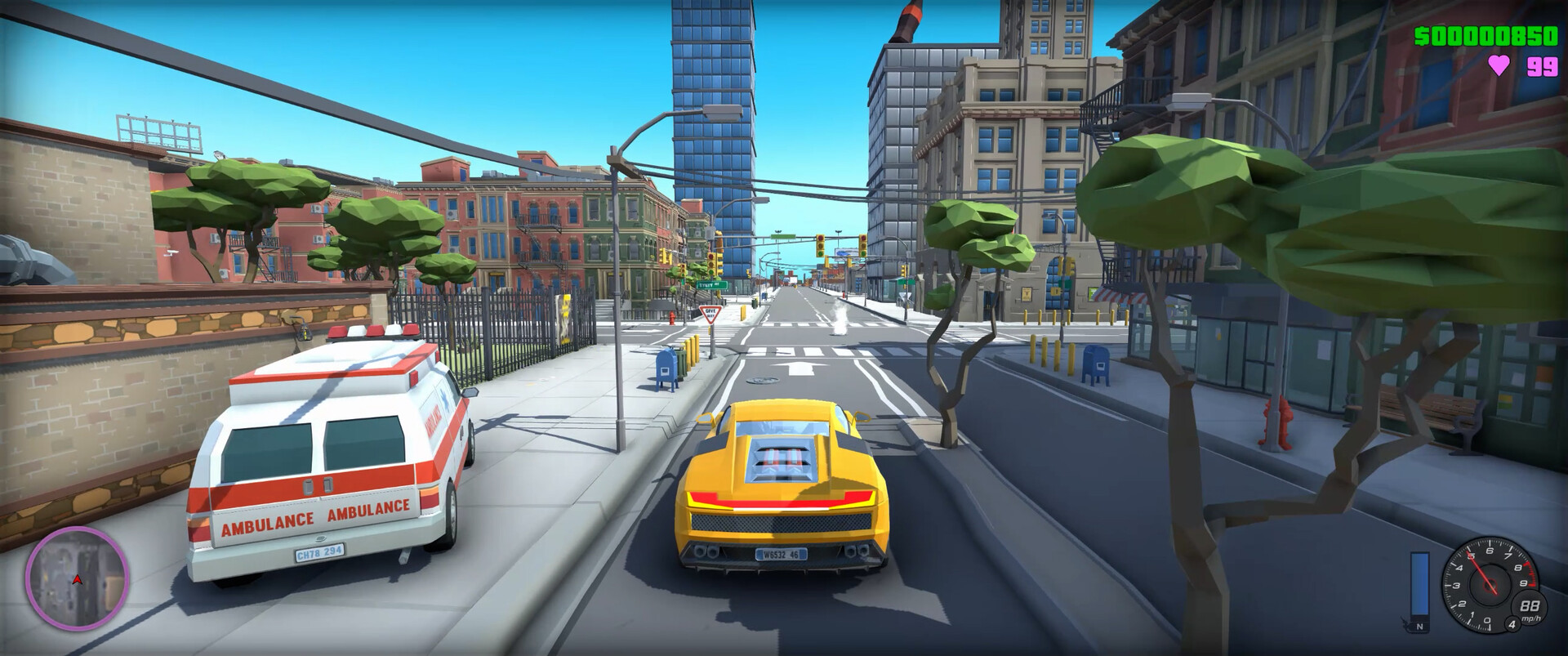Click the number 9 on the tachometer dial
Screen dimensions: 1568x656
pyautogui.click(x=1521, y=584)
